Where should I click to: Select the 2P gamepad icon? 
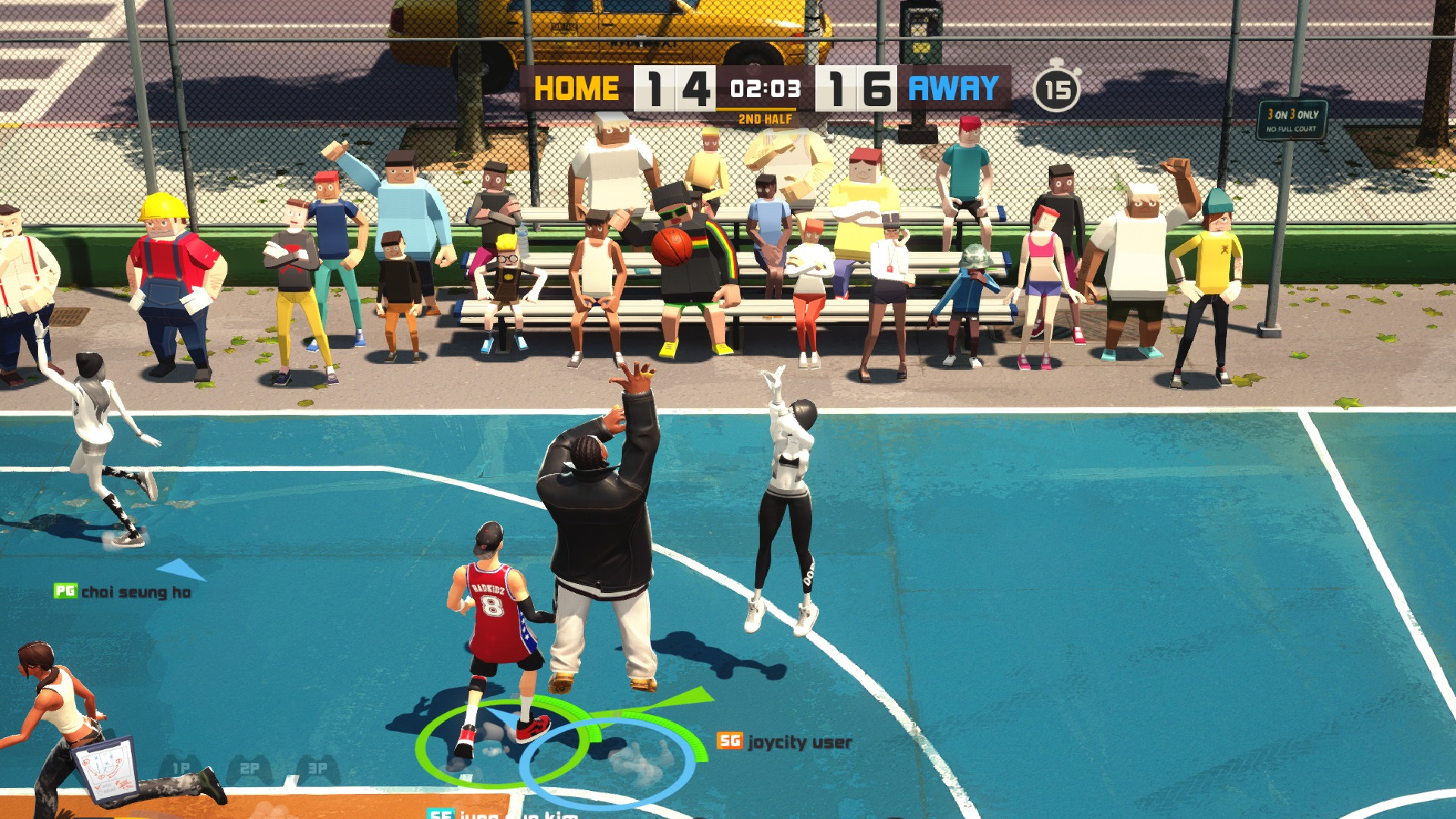point(250,766)
